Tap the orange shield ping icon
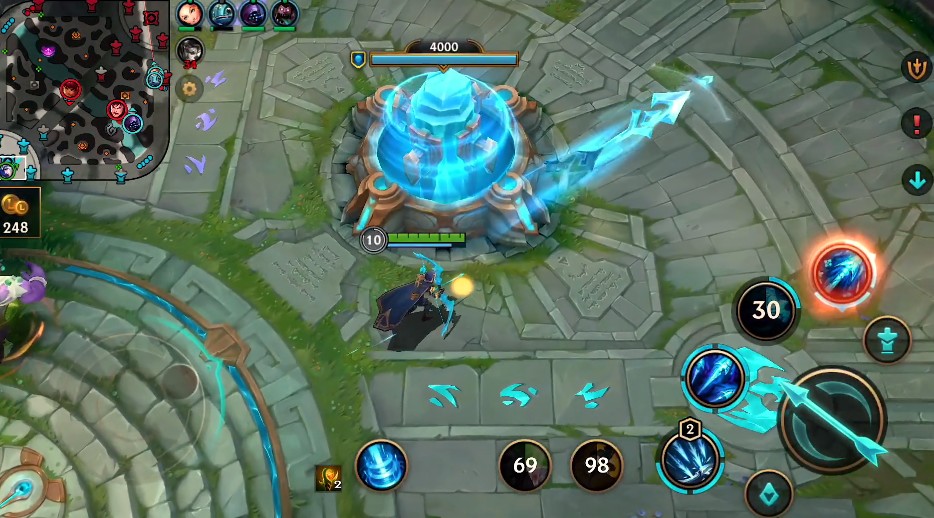 916,67
